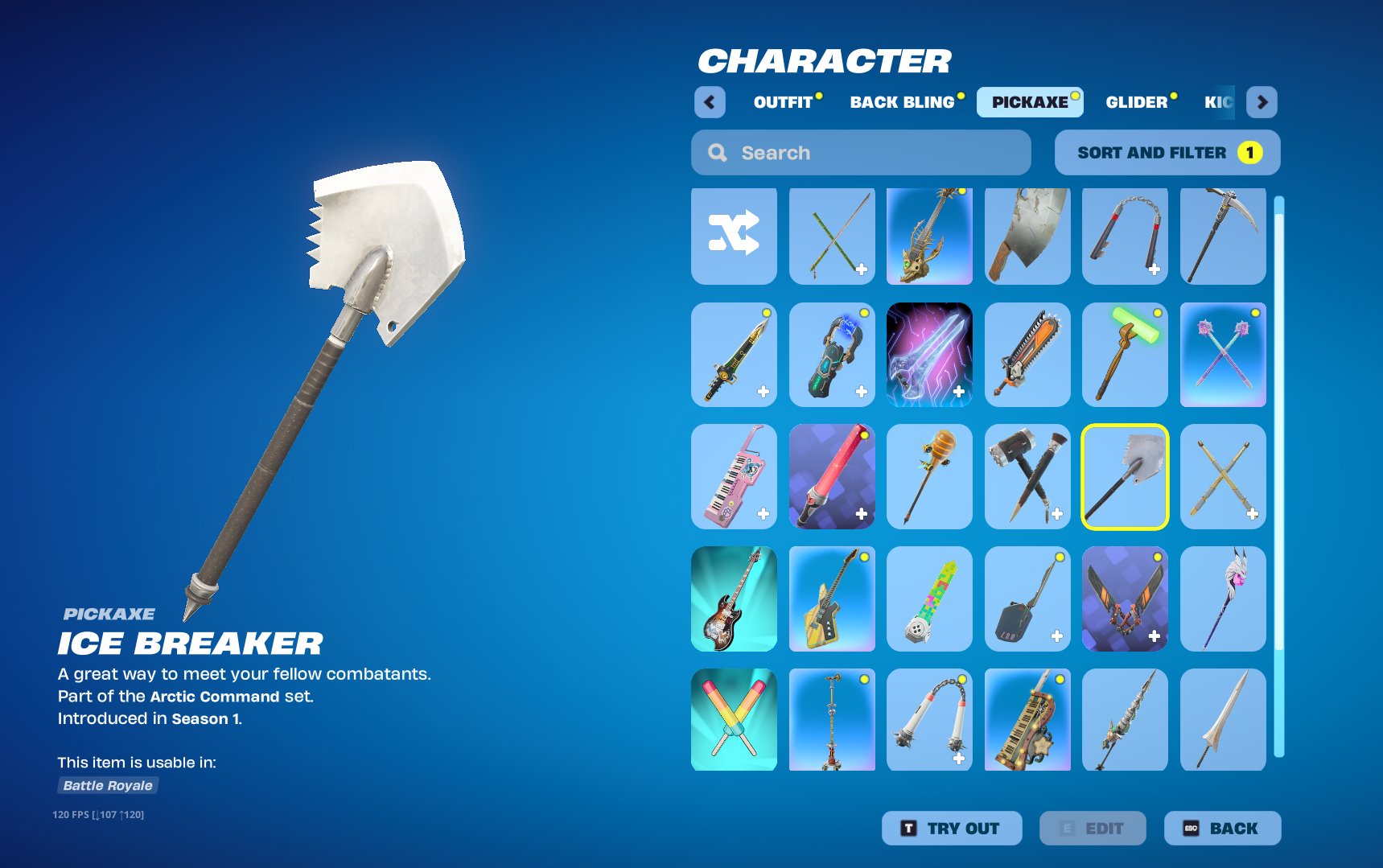
Task: Select the crossed golden staffs pickaxe
Action: pyautogui.click(x=1222, y=477)
